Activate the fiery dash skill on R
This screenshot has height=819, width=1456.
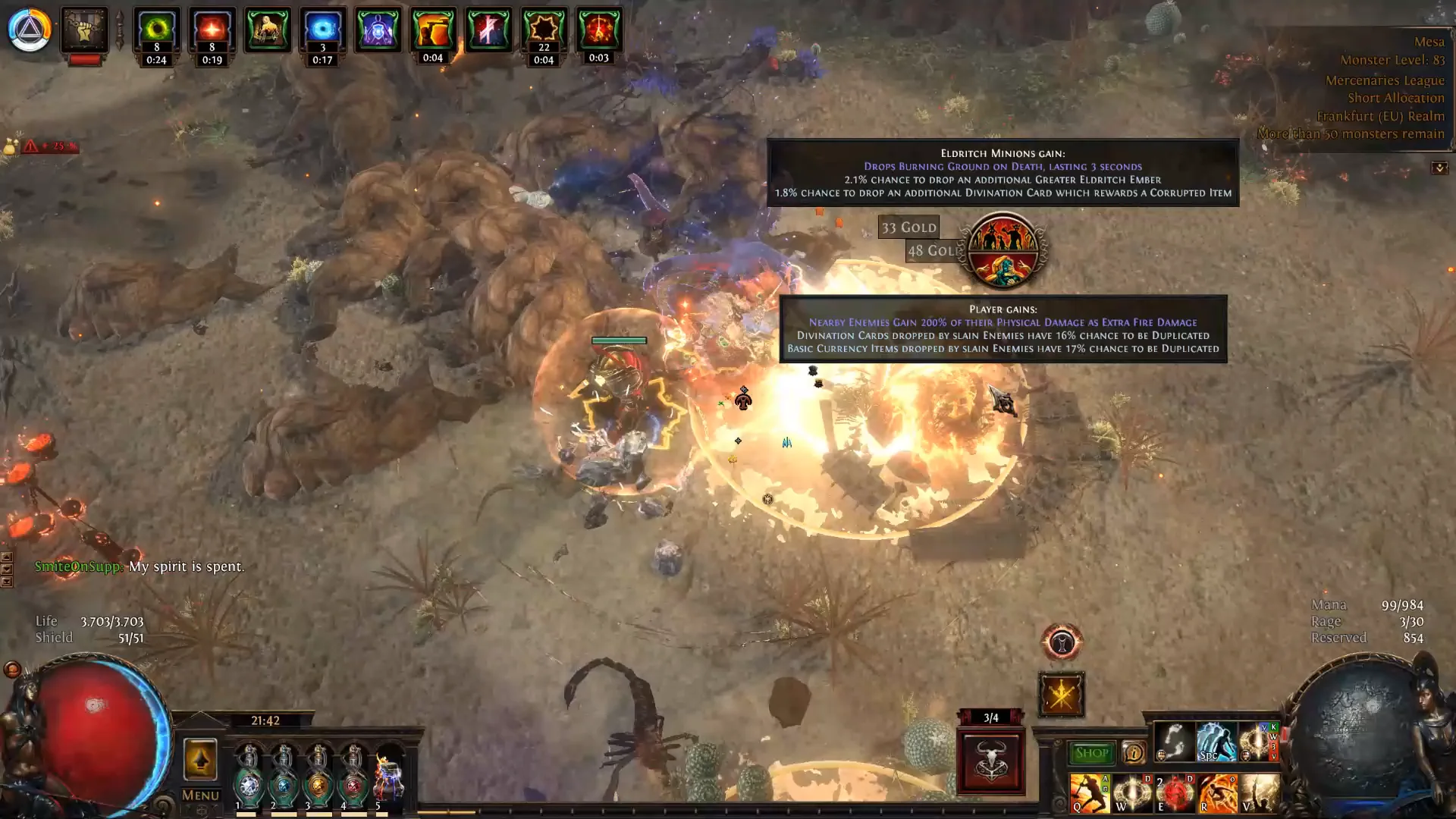pyautogui.click(x=1216, y=793)
